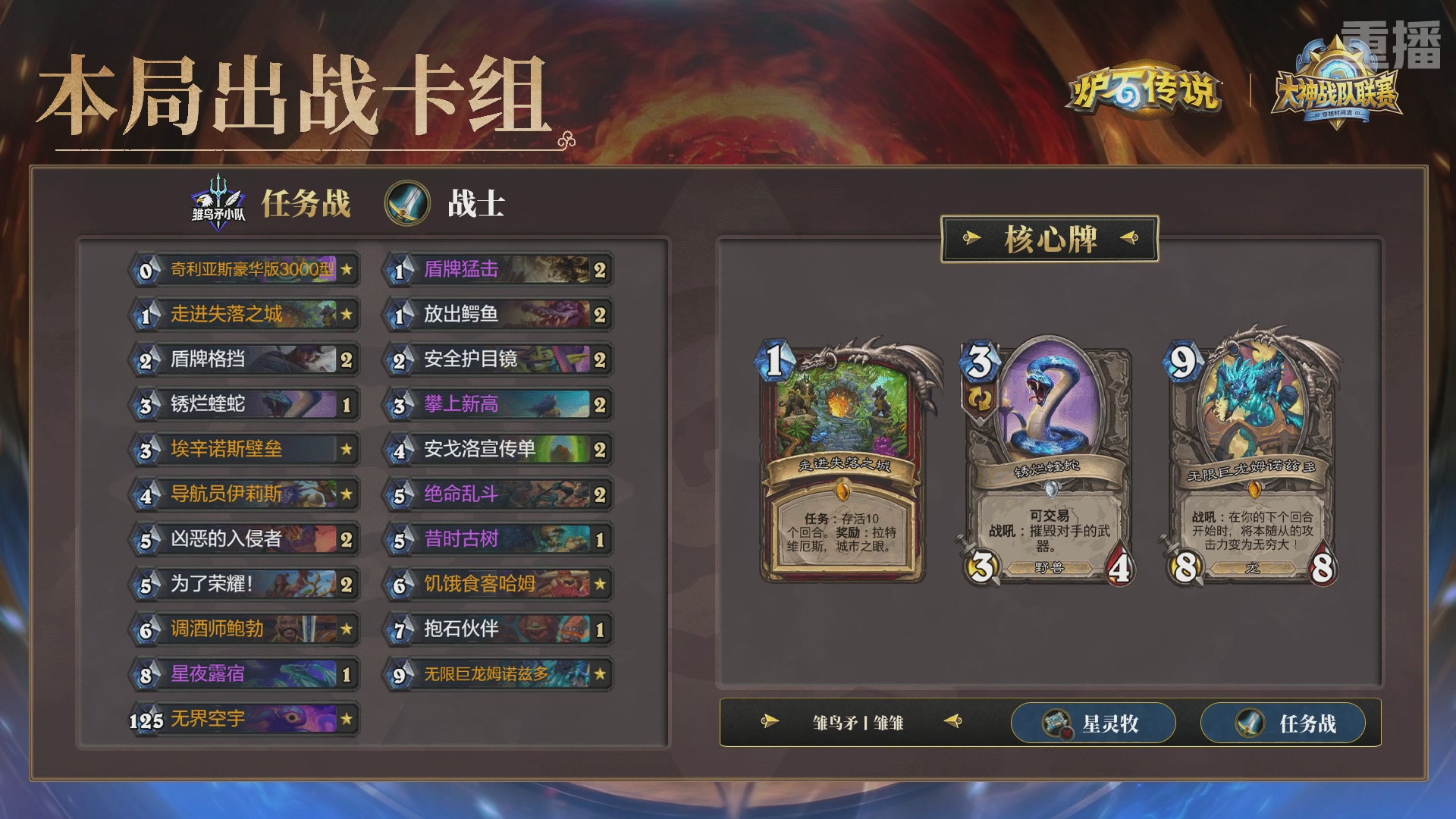
Task: Click the 炉石传说 game logo
Action: pos(1147,93)
